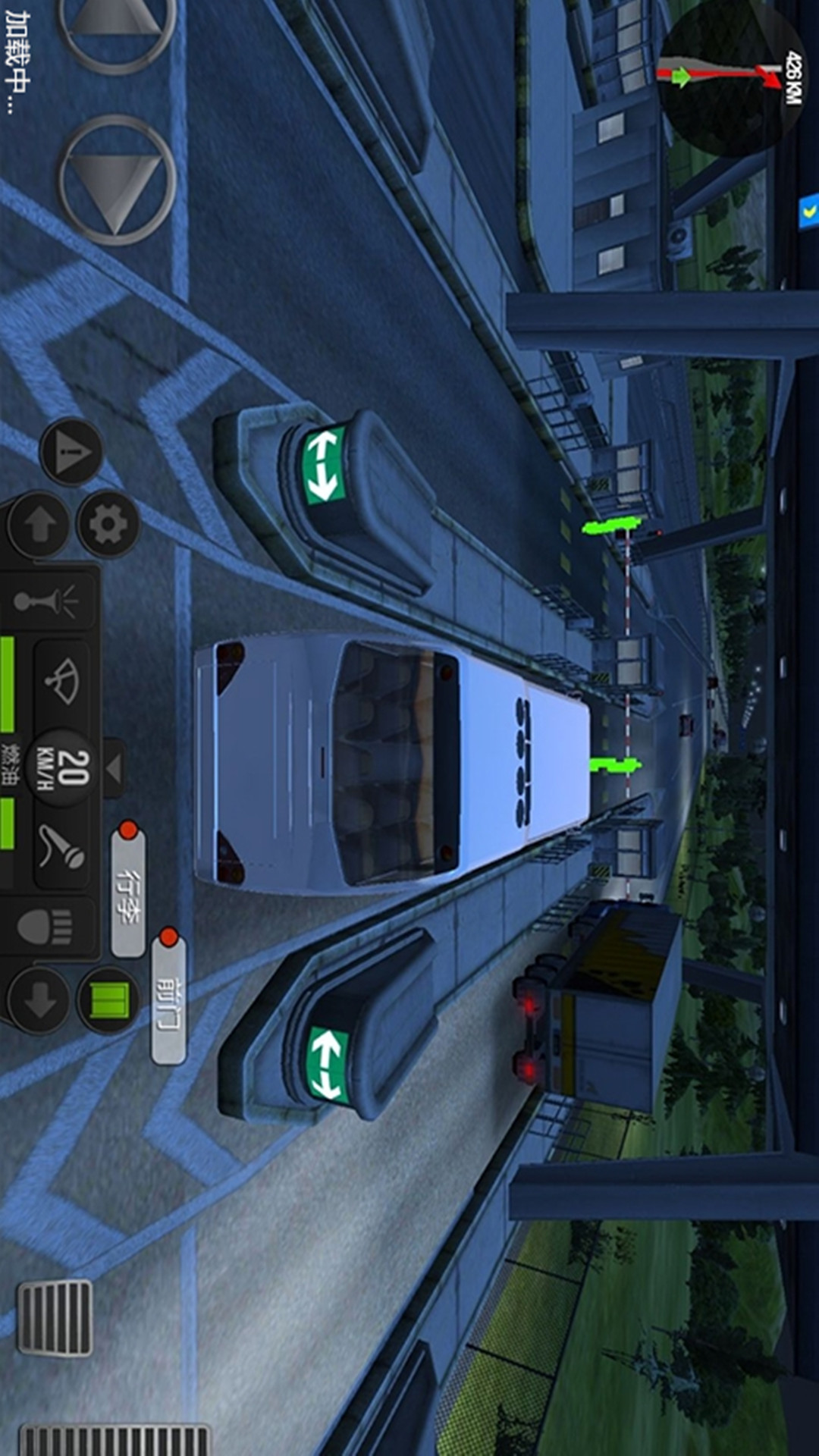Tap the green door panel icon
Image resolution: width=819 pixels, height=1456 pixels.
coord(109,1000)
